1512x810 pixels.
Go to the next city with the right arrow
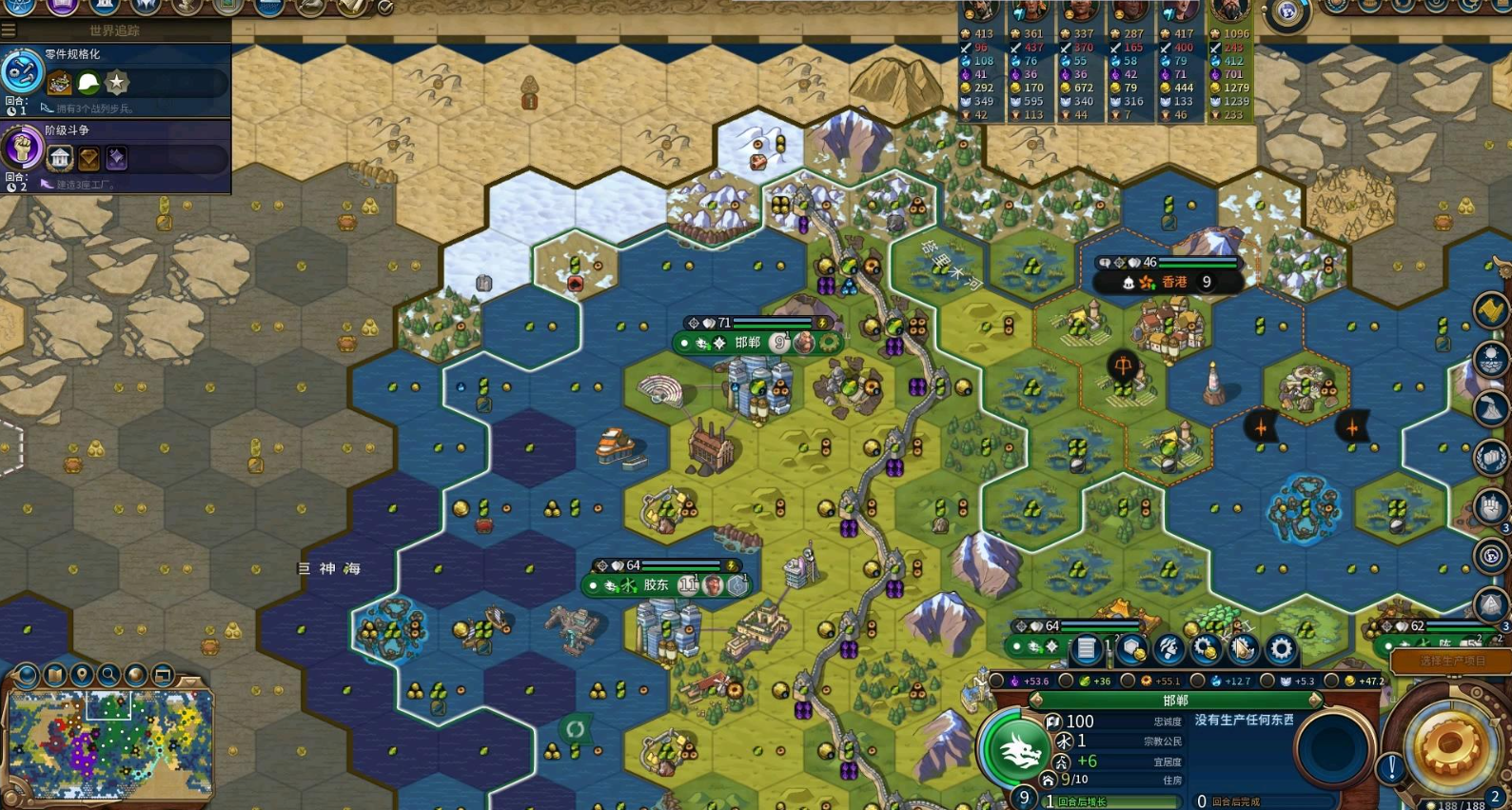[x=1315, y=701]
